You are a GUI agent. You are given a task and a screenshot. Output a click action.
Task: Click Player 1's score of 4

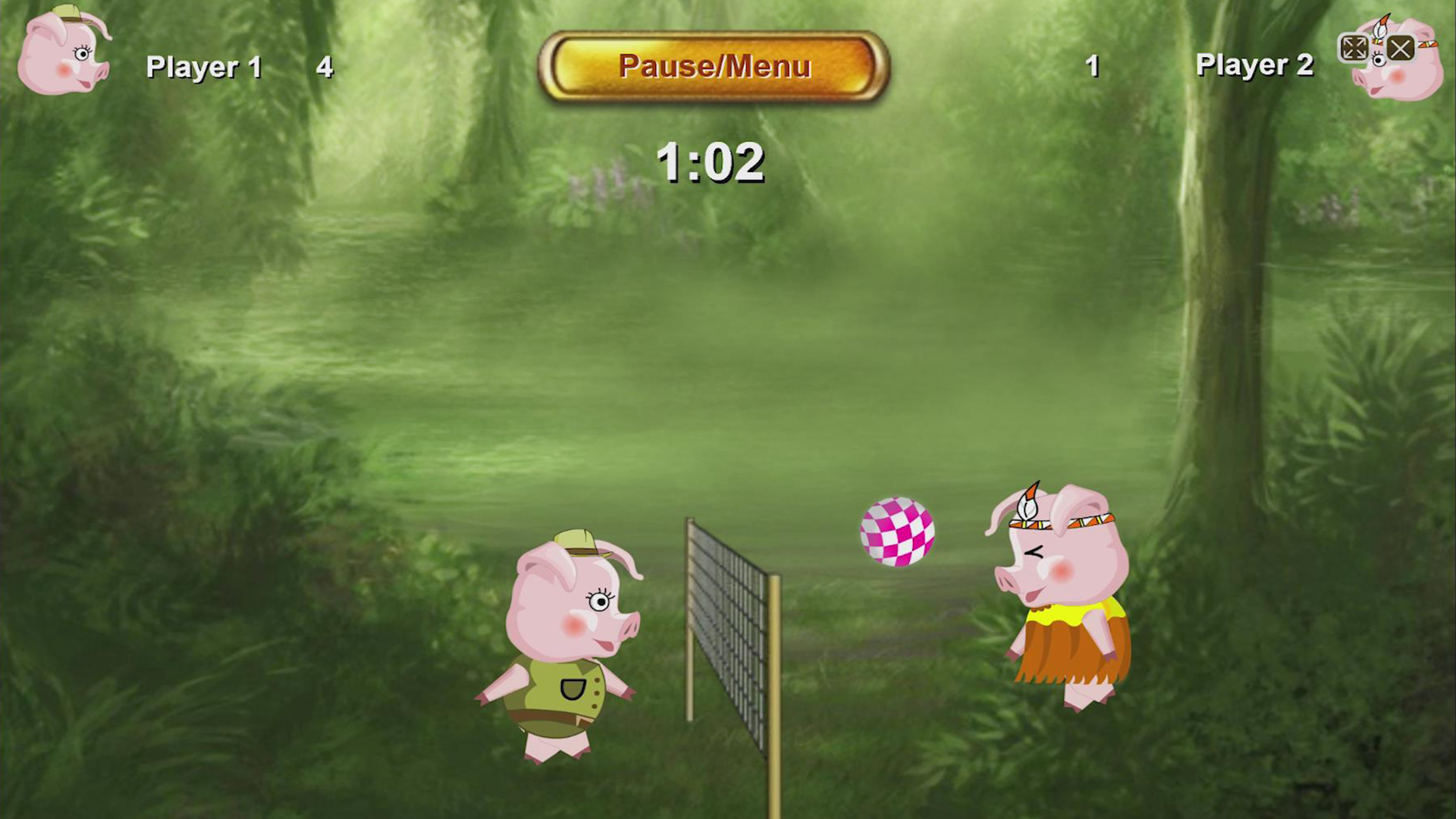click(323, 67)
